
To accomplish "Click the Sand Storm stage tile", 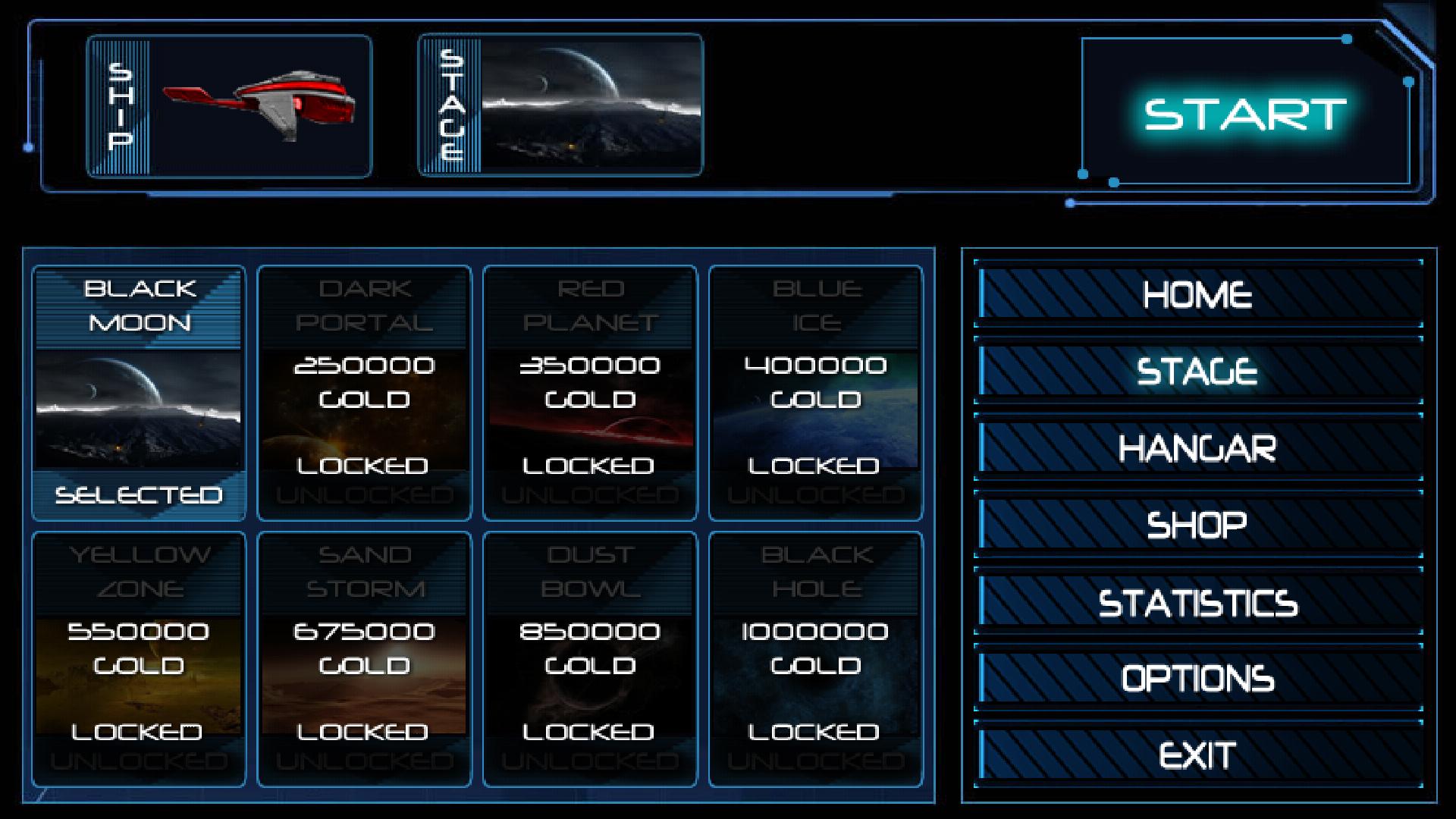I will (364, 659).
